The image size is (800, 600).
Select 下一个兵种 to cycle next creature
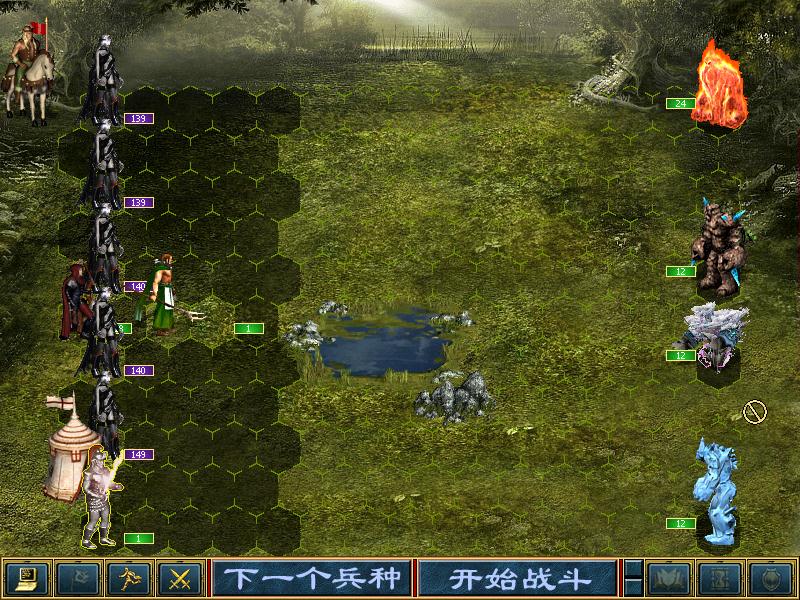(x=312, y=578)
